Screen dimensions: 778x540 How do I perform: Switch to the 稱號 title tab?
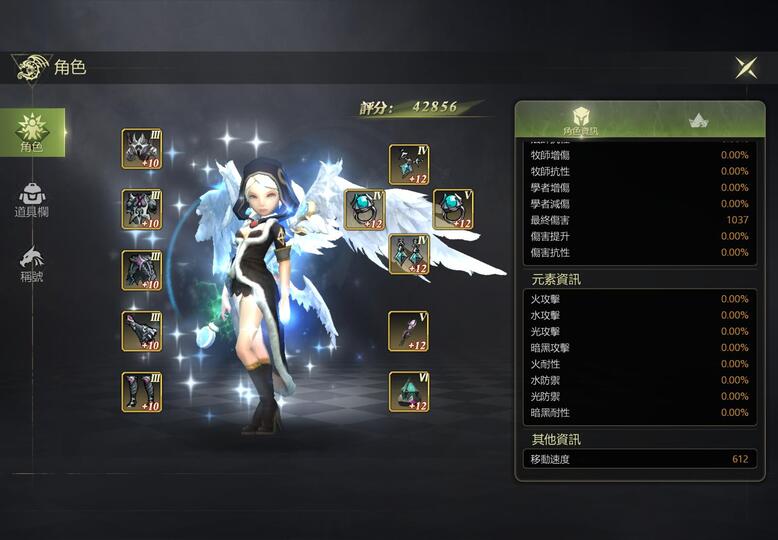[x=32, y=264]
